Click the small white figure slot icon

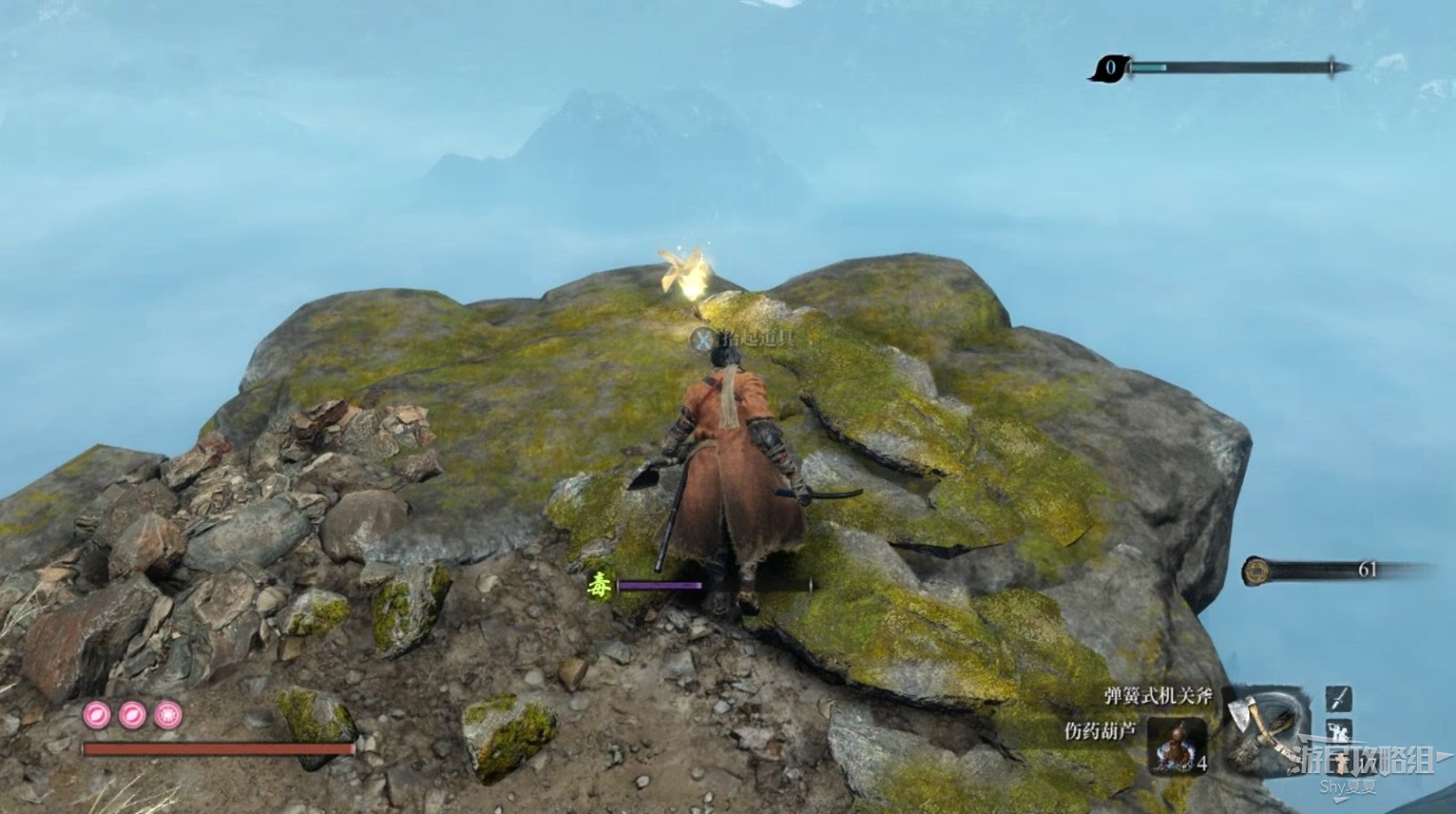[x=1339, y=729]
